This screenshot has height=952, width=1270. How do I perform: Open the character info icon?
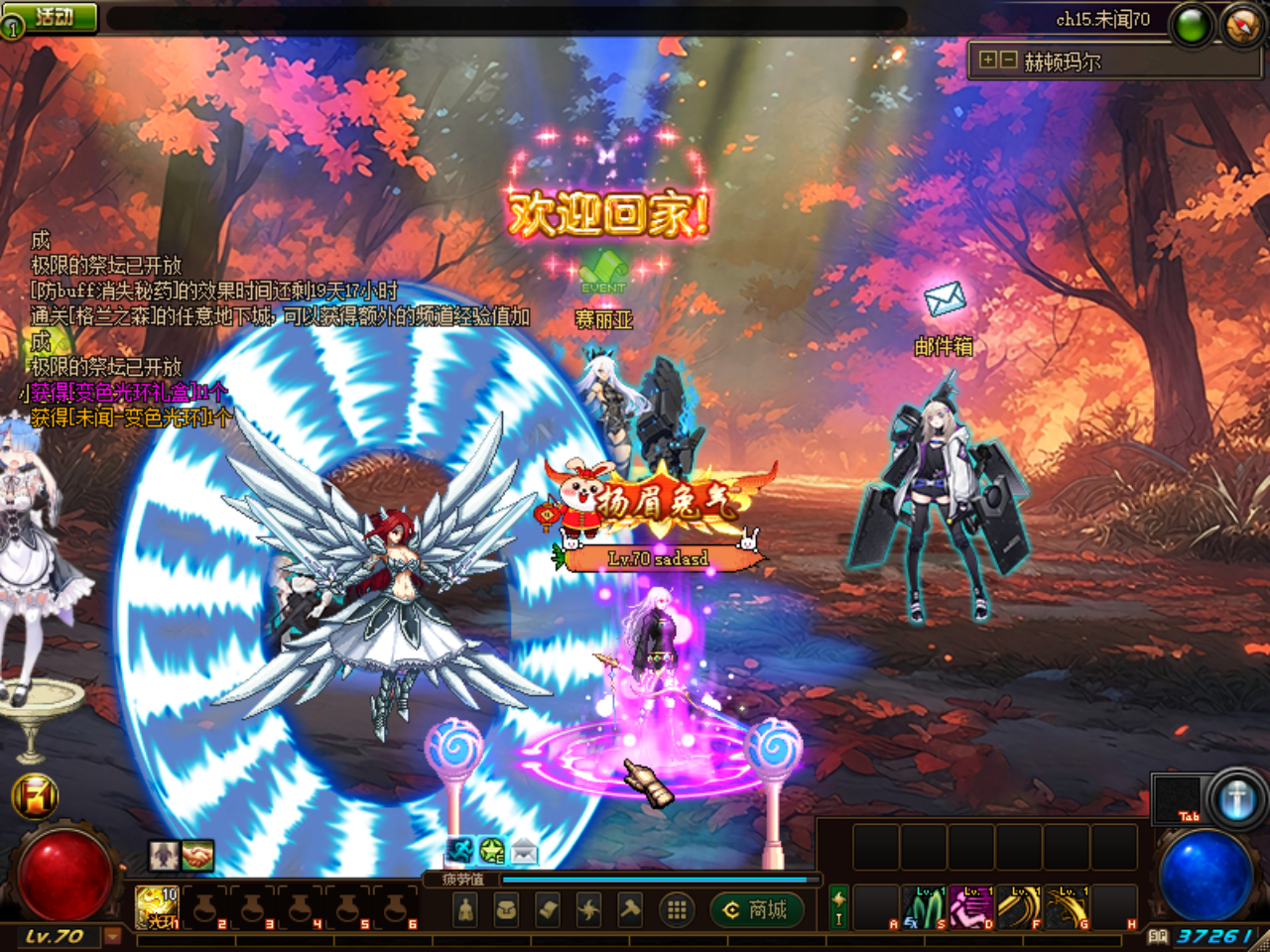465,911
